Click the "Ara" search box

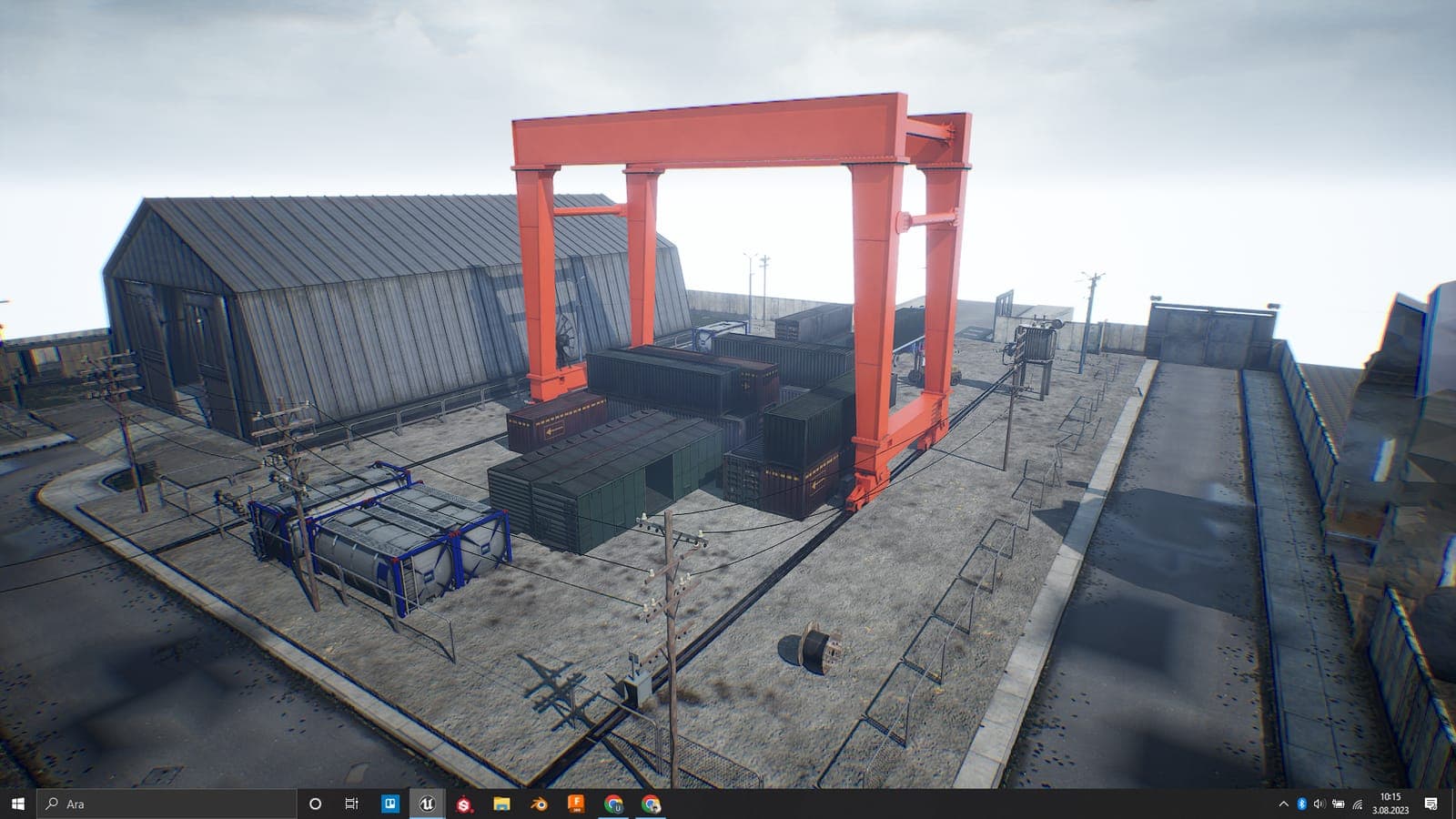(x=136, y=804)
